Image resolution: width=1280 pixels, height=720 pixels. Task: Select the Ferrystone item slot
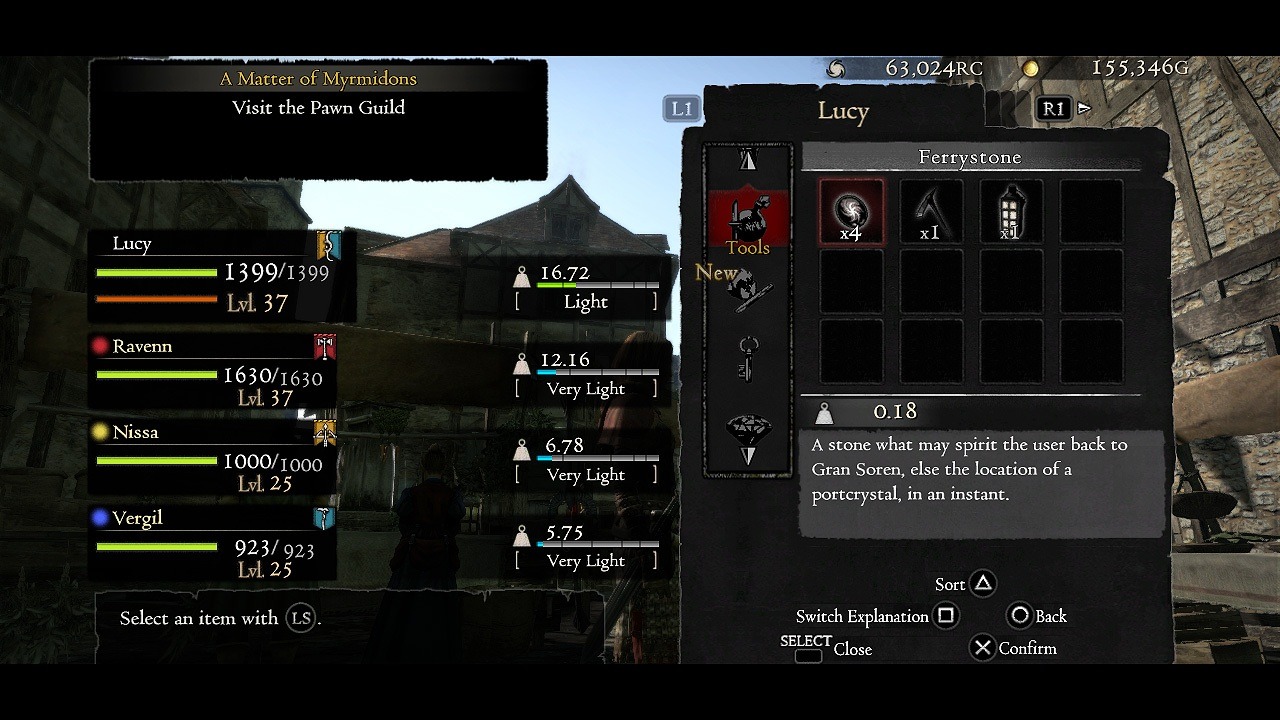(x=851, y=212)
